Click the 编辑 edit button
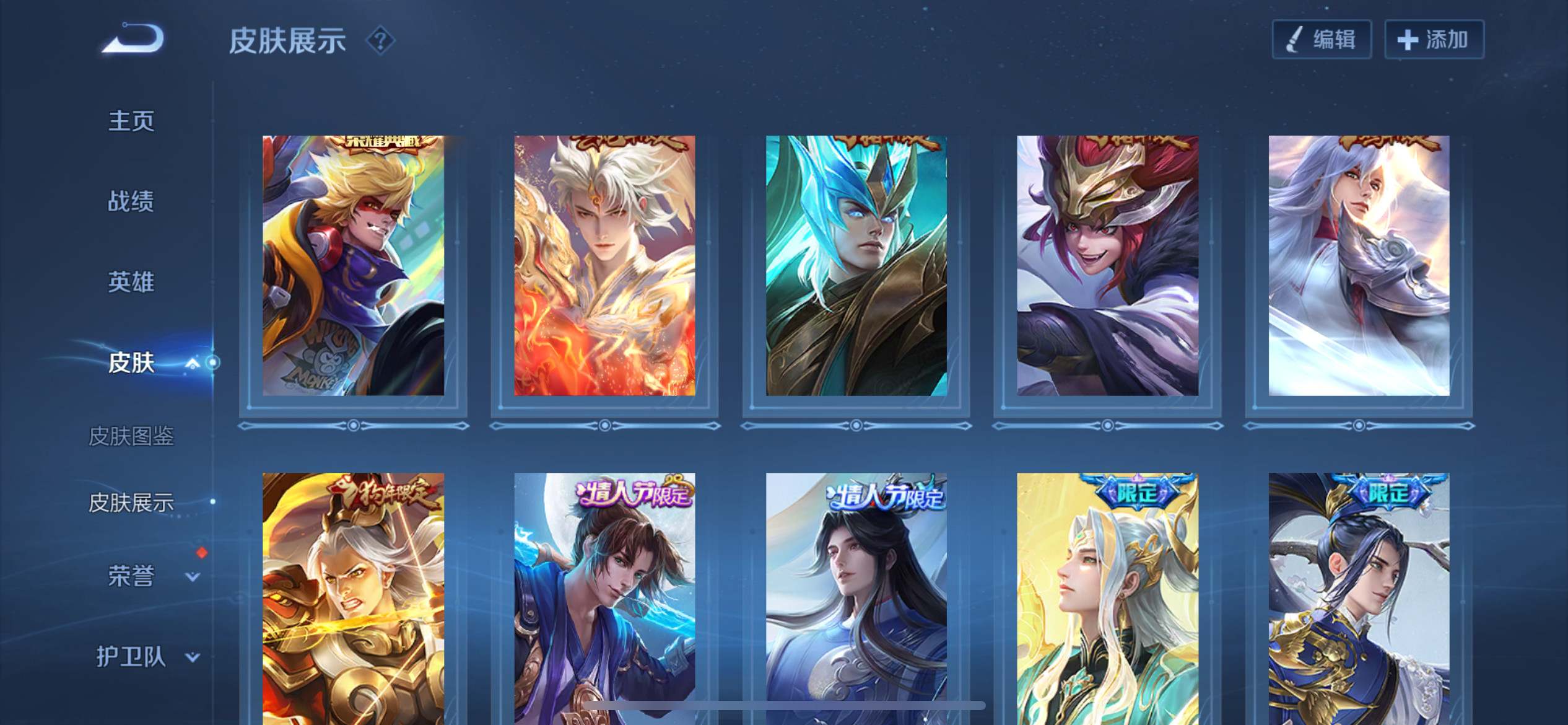 point(1322,40)
